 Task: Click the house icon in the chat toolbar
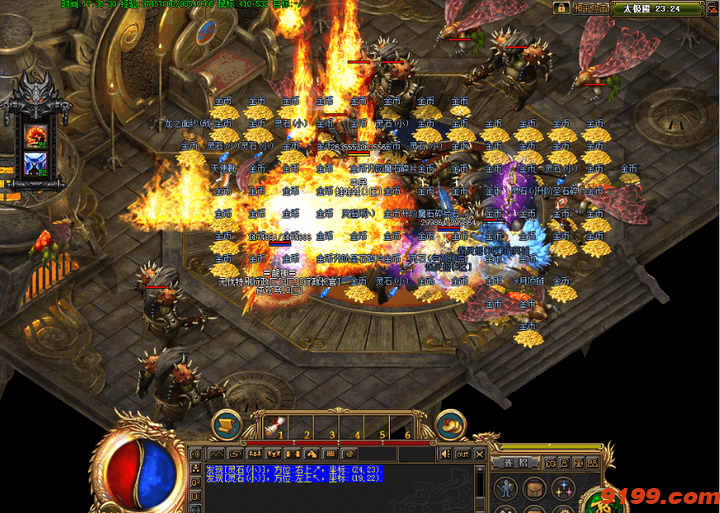pyautogui.click(x=311, y=453)
